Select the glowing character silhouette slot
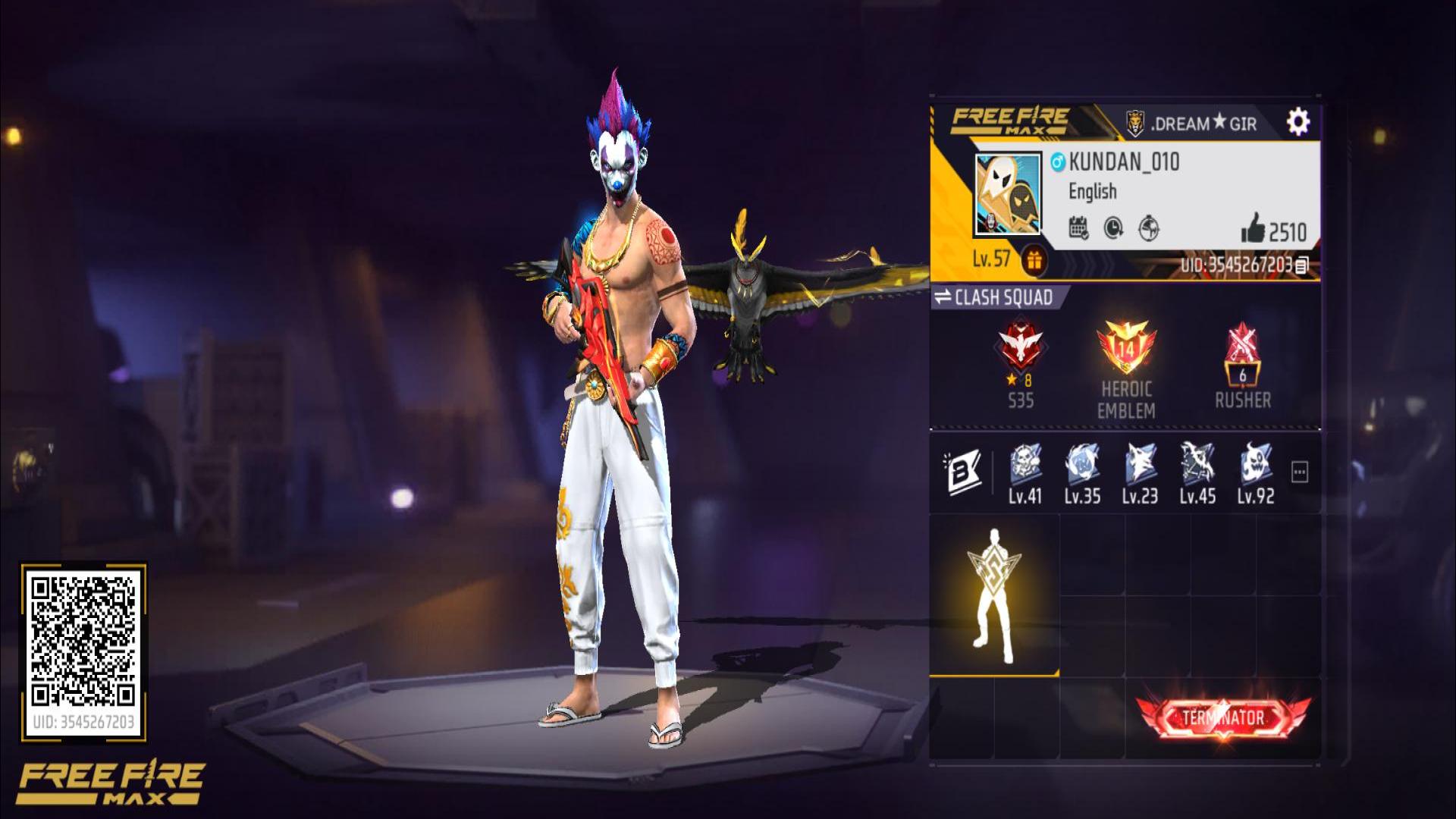This screenshot has width=1456, height=819. tap(994, 596)
